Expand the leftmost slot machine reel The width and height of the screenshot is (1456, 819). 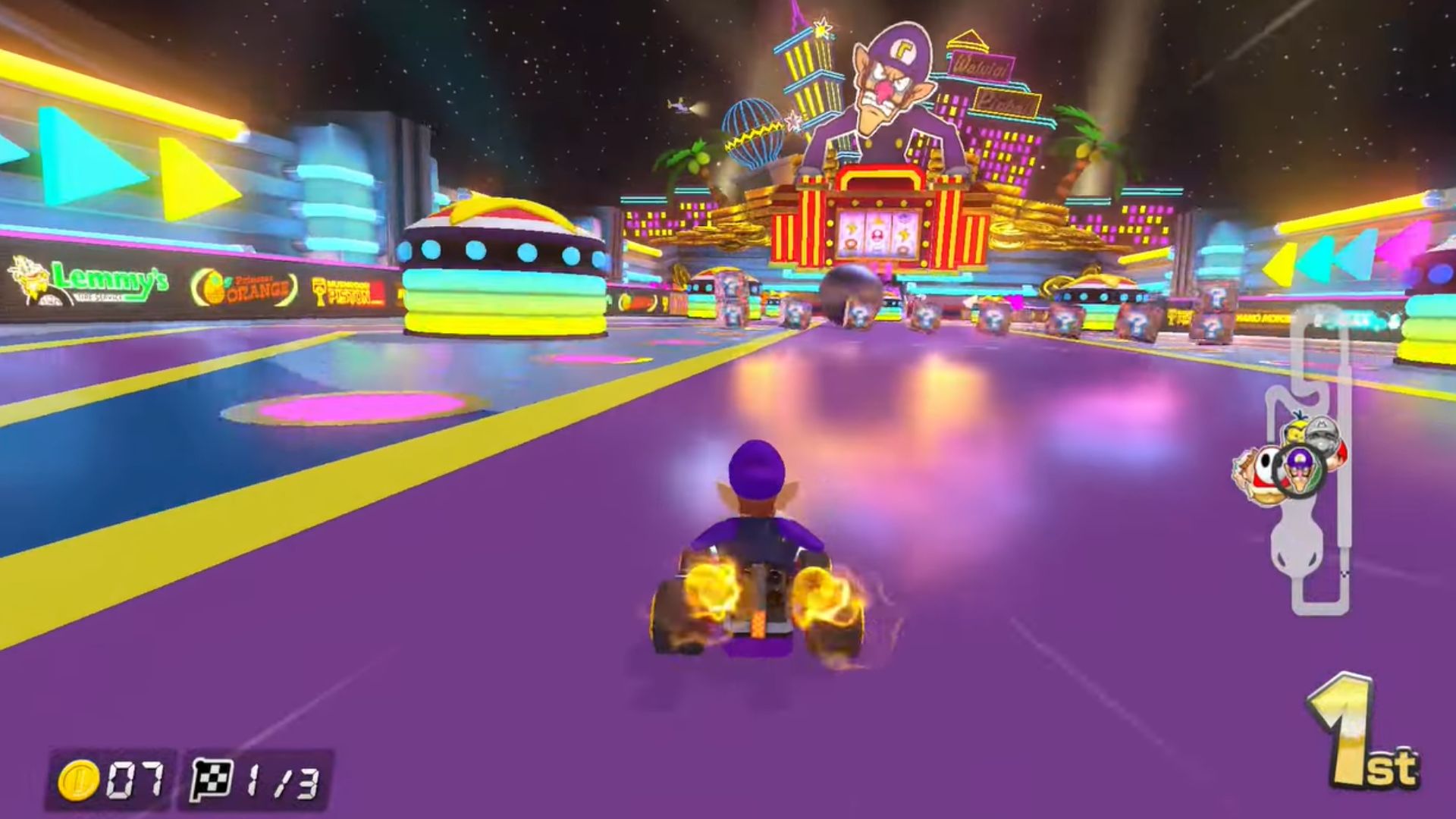tap(851, 234)
